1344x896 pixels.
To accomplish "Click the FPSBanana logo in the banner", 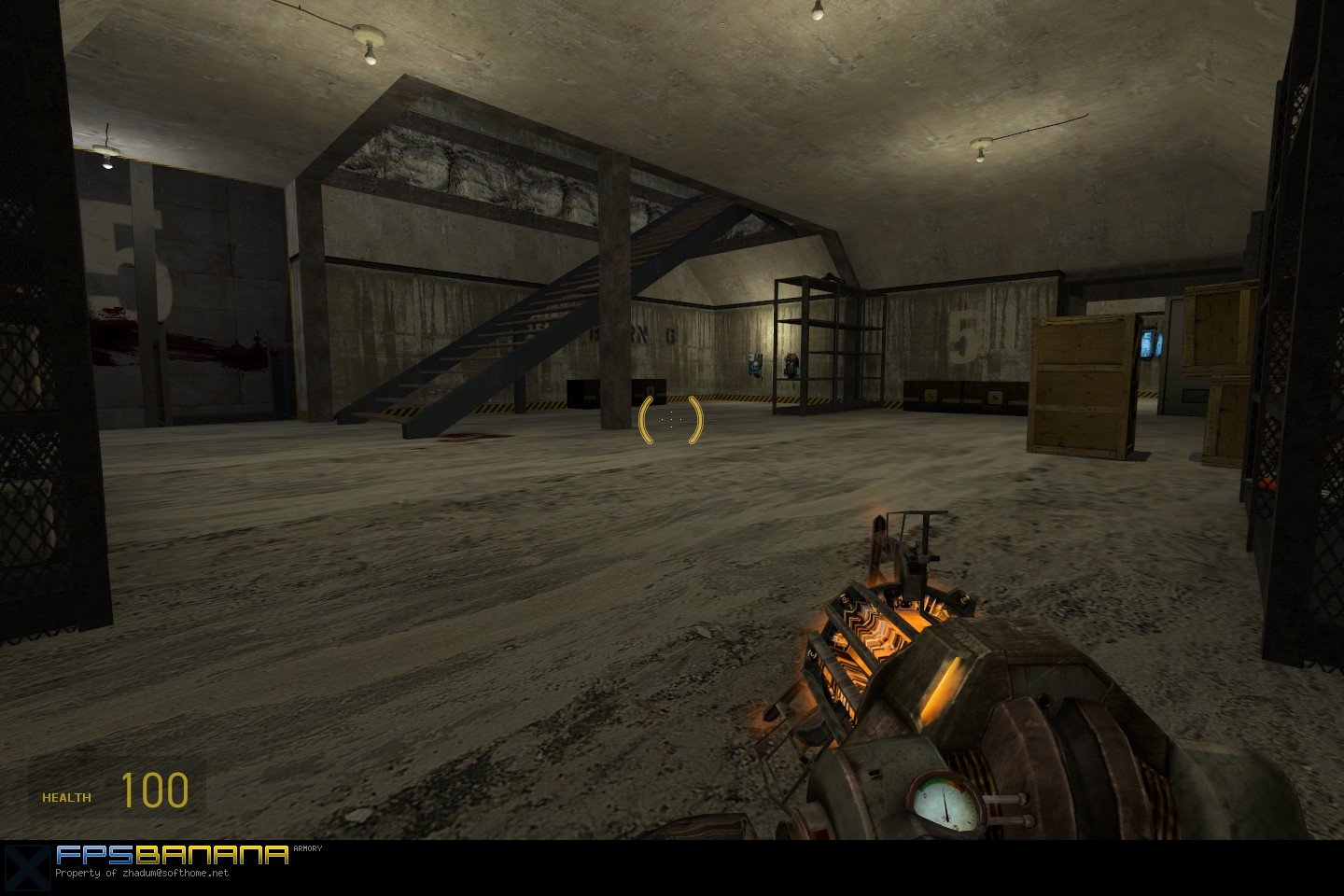I will 172,855.
